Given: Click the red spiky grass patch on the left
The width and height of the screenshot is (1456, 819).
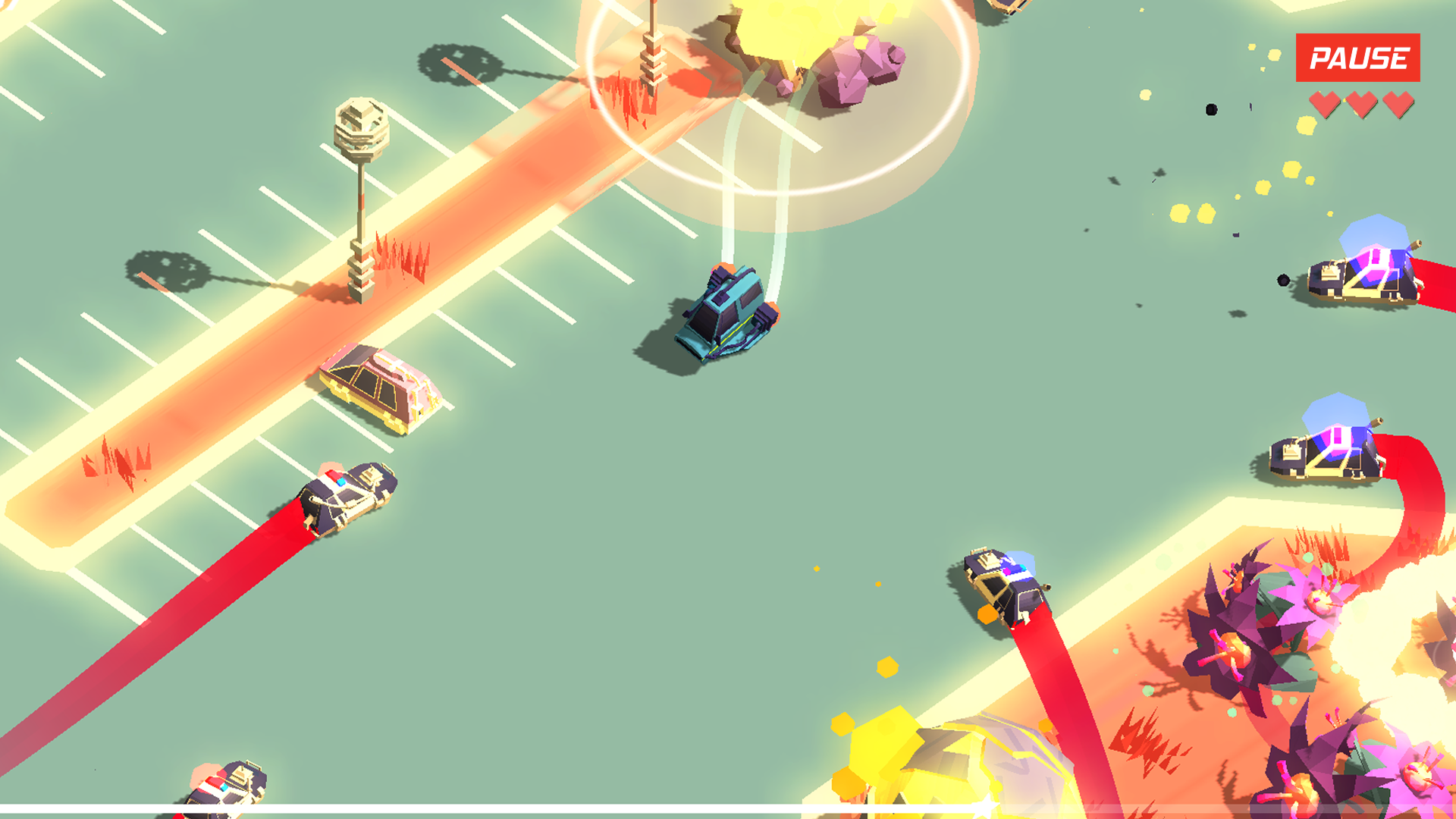Looking at the screenshot, I should (x=114, y=463).
